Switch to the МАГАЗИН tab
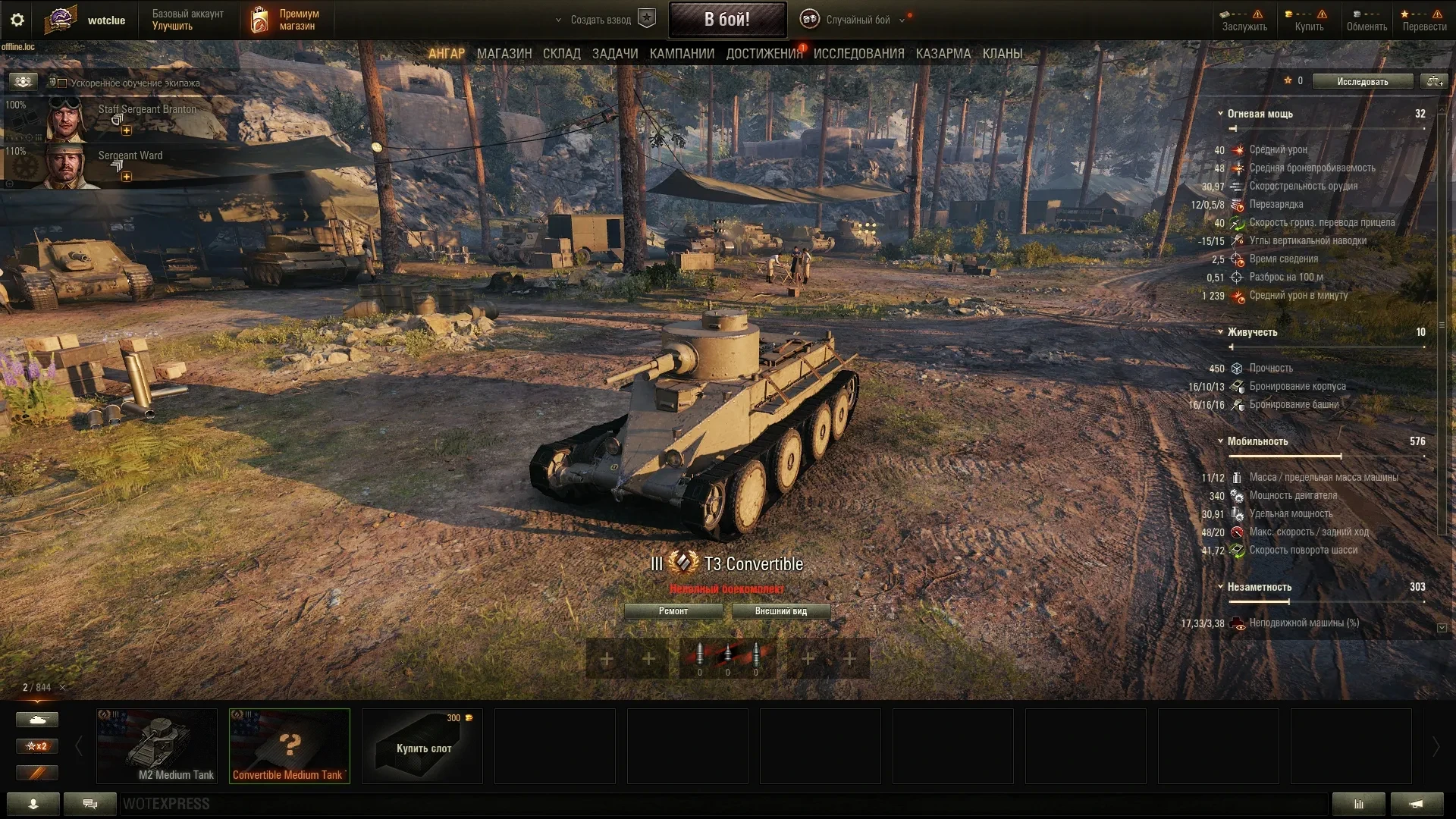1456x819 pixels. (x=504, y=54)
